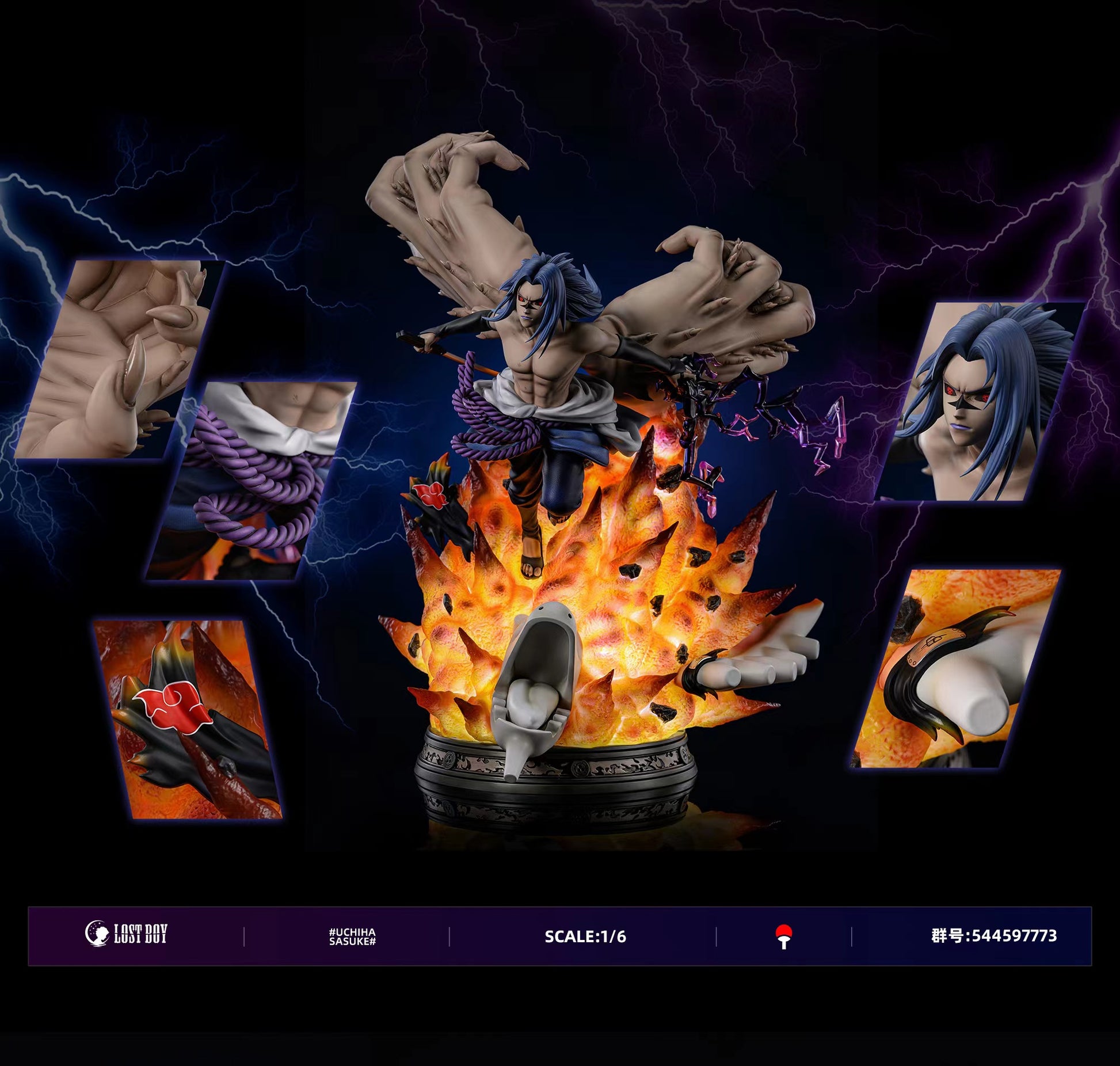Click the Lost Boy studio logo

tap(127, 934)
